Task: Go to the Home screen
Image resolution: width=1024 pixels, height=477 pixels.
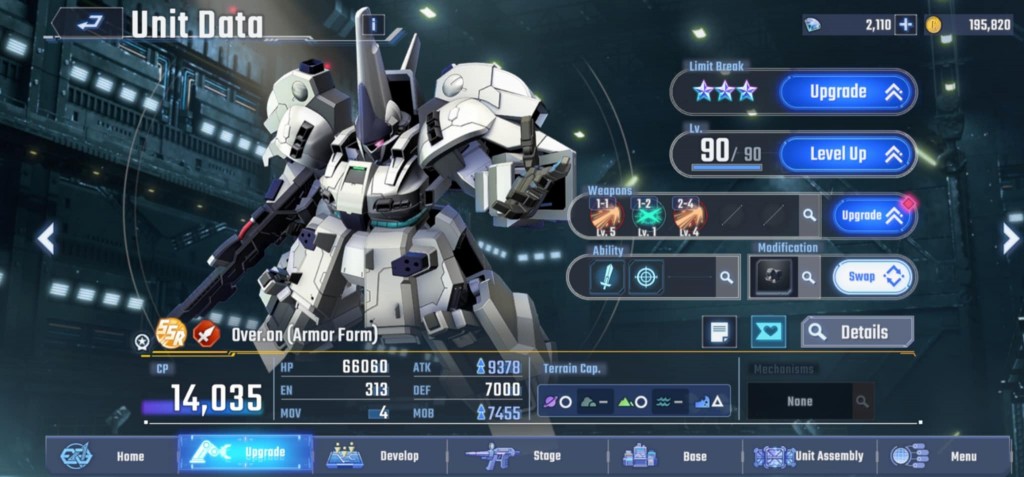Action: click(112, 456)
